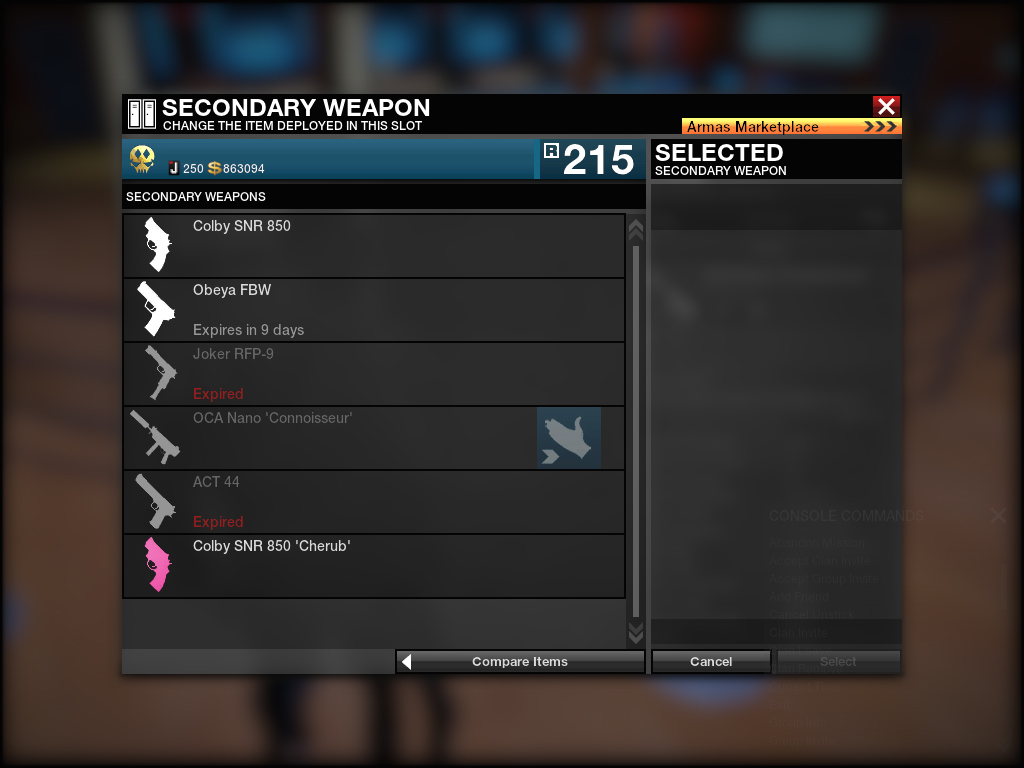Open the Armas Marketplace

791,127
